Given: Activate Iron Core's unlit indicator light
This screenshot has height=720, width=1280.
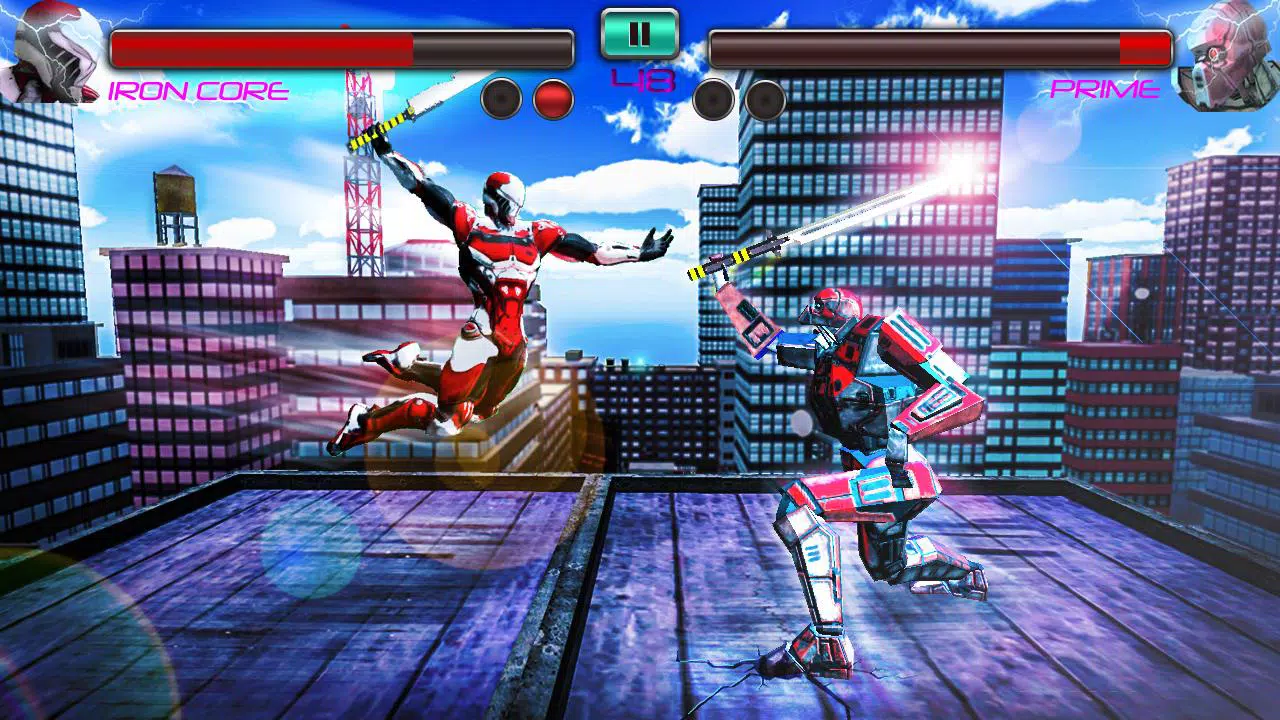Looking at the screenshot, I should tap(499, 96).
